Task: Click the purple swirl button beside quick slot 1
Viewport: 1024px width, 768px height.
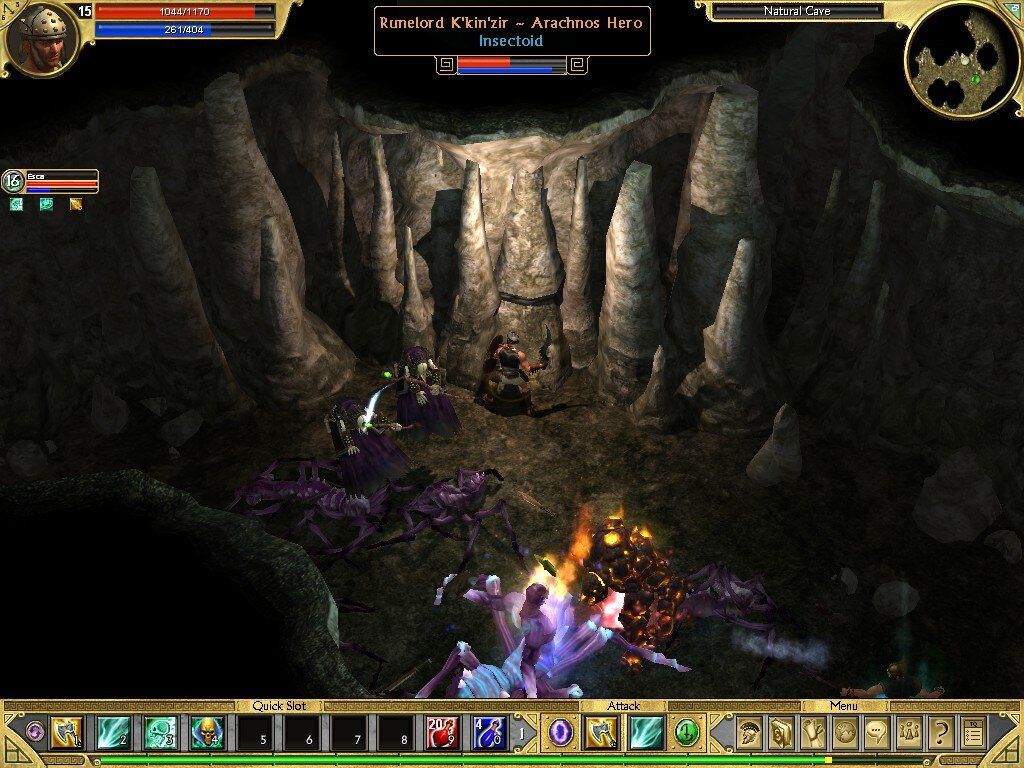Action: coord(34,732)
